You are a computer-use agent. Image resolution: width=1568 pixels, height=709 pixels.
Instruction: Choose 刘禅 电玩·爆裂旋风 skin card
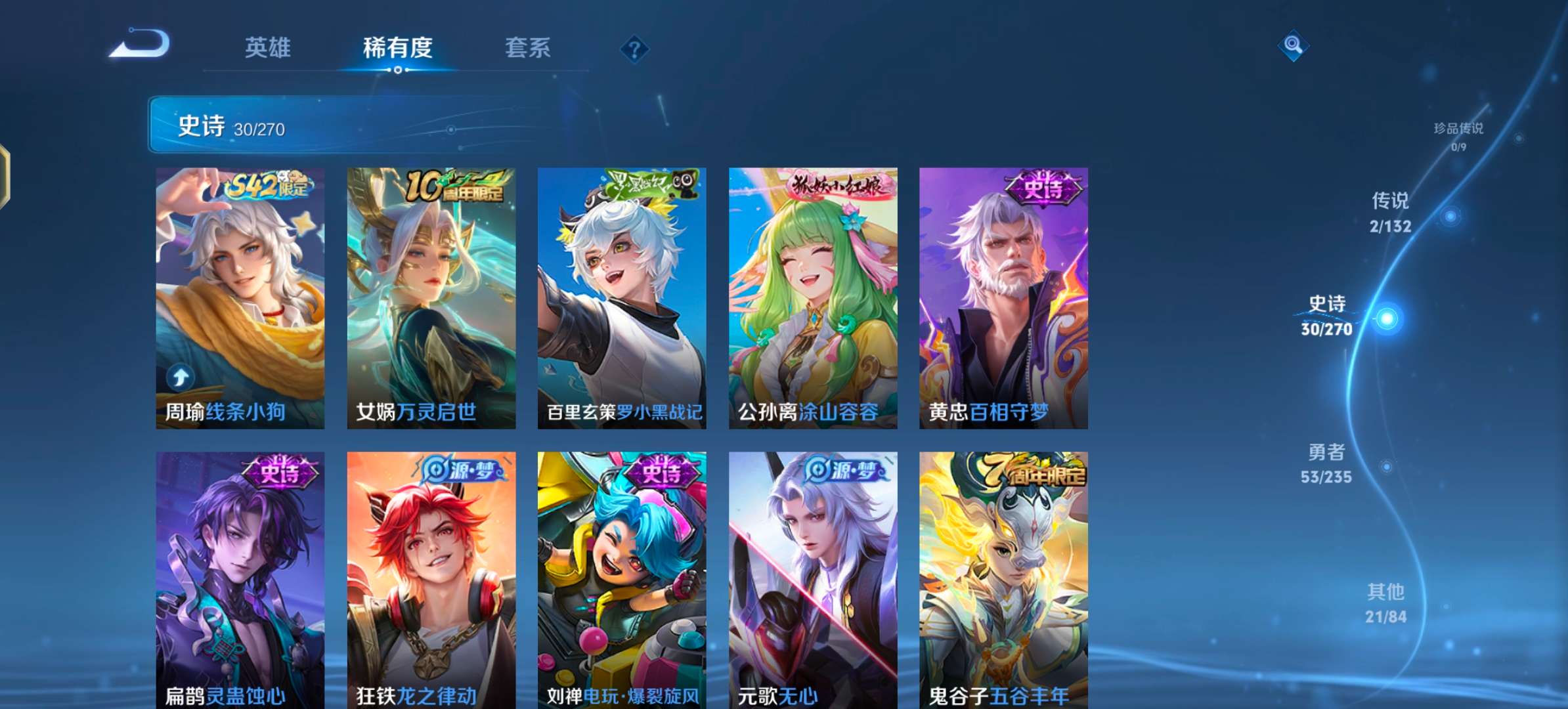pyautogui.click(x=622, y=579)
